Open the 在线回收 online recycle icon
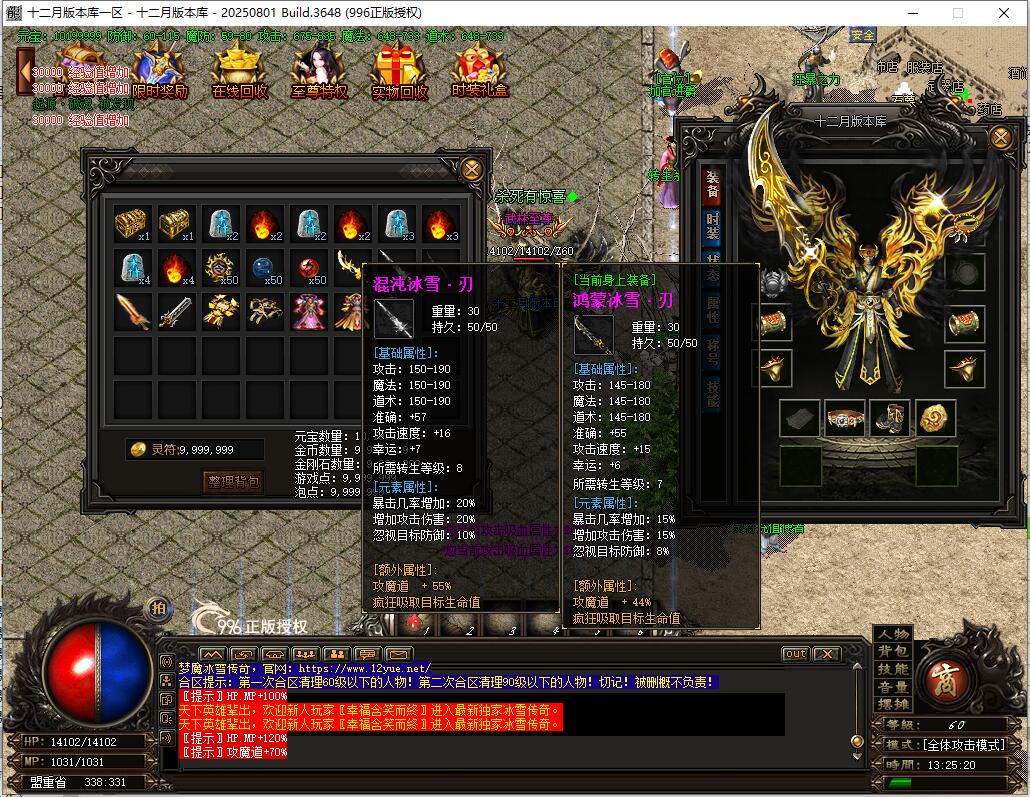The width and height of the screenshot is (1030, 797). 239,72
